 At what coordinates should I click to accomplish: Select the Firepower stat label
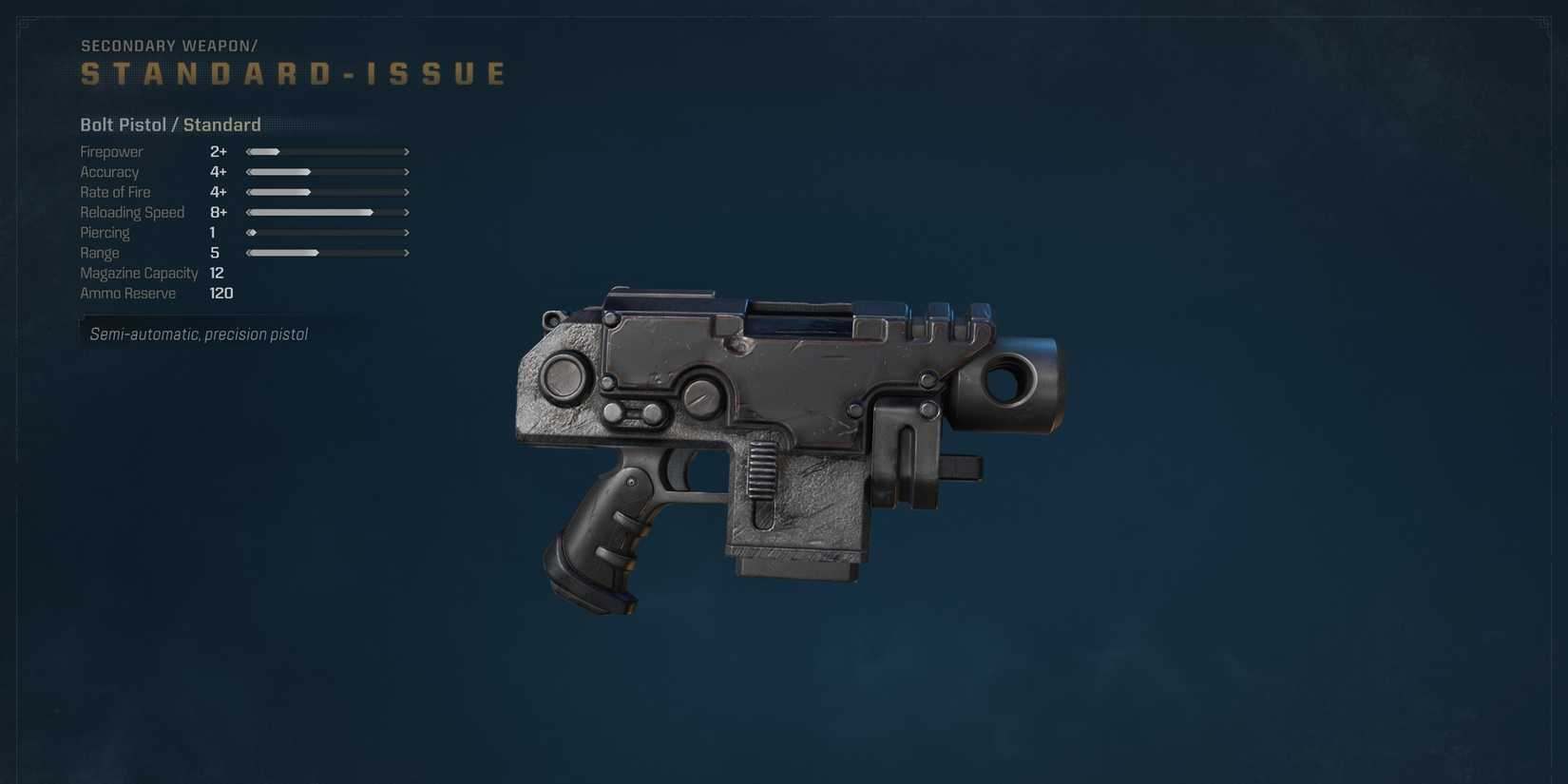111,151
